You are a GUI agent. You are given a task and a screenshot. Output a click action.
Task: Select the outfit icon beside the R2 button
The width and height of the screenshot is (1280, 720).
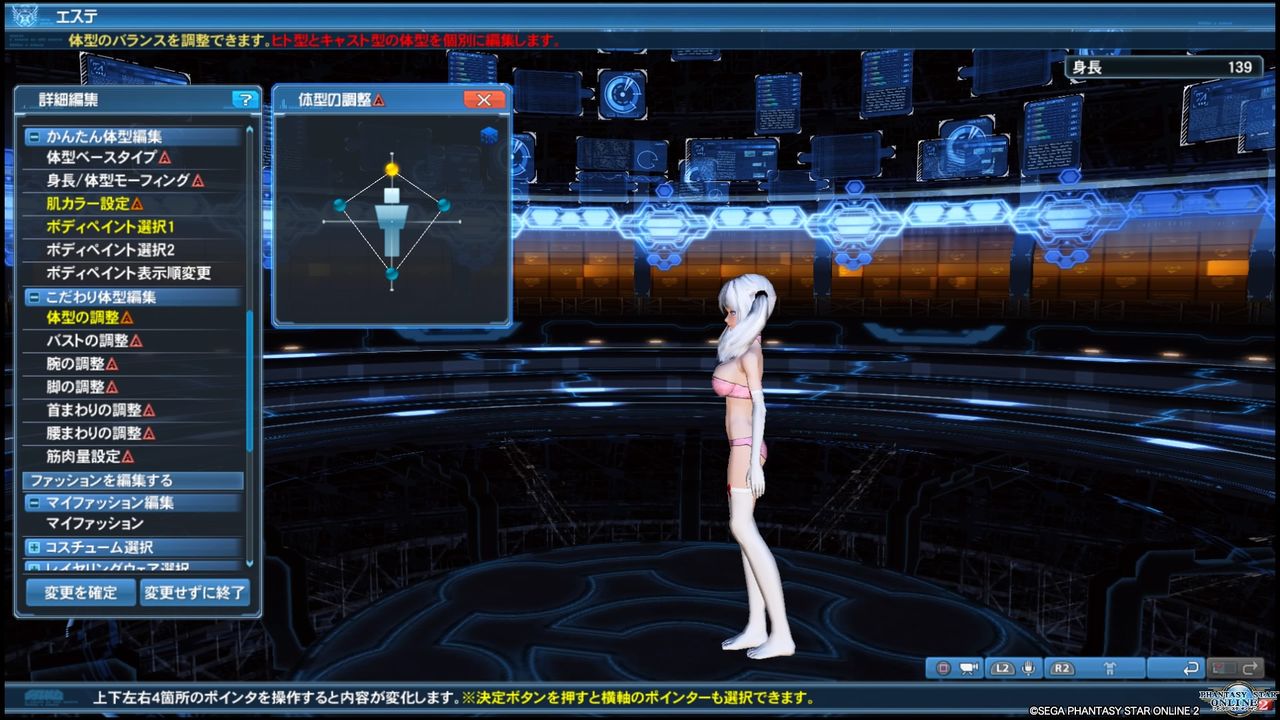pyautogui.click(x=1111, y=667)
